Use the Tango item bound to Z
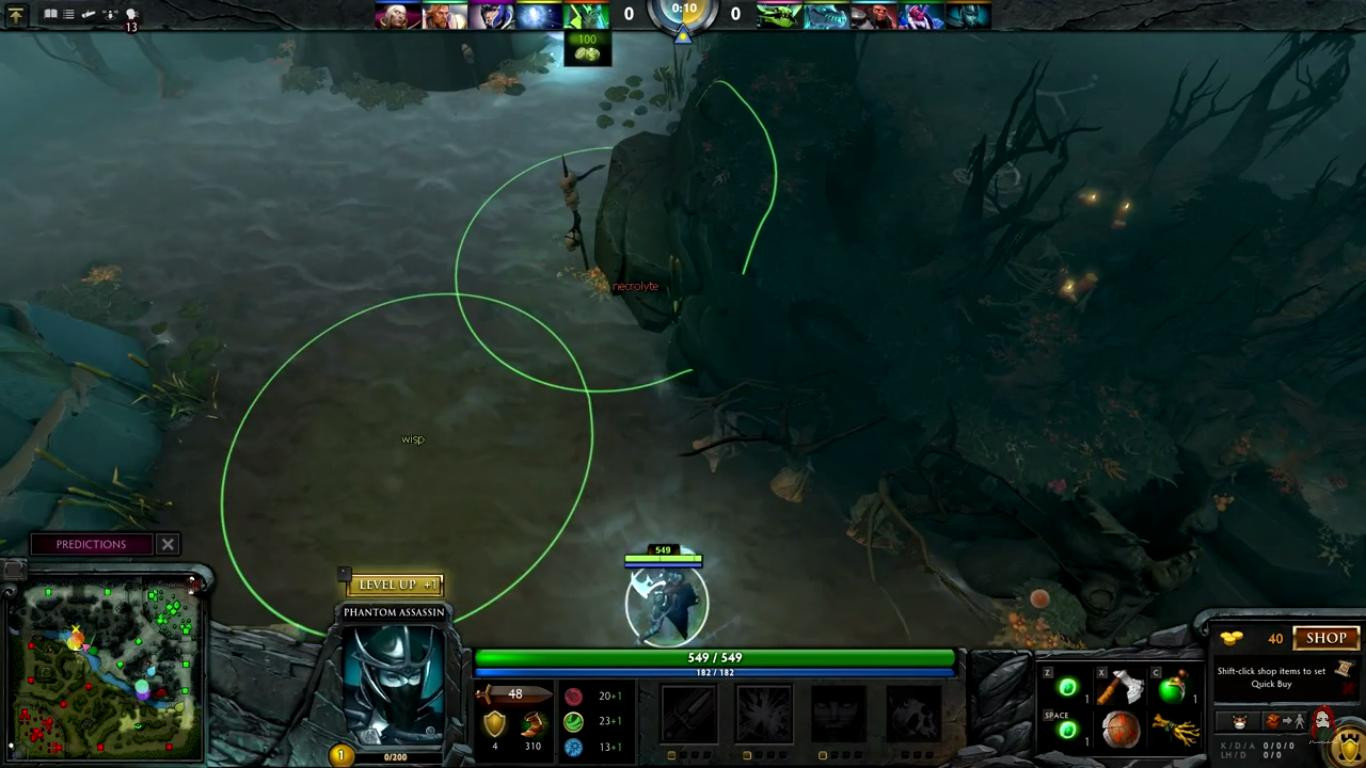The height and width of the screenshot is (768, 1366). coord(1067,689)
